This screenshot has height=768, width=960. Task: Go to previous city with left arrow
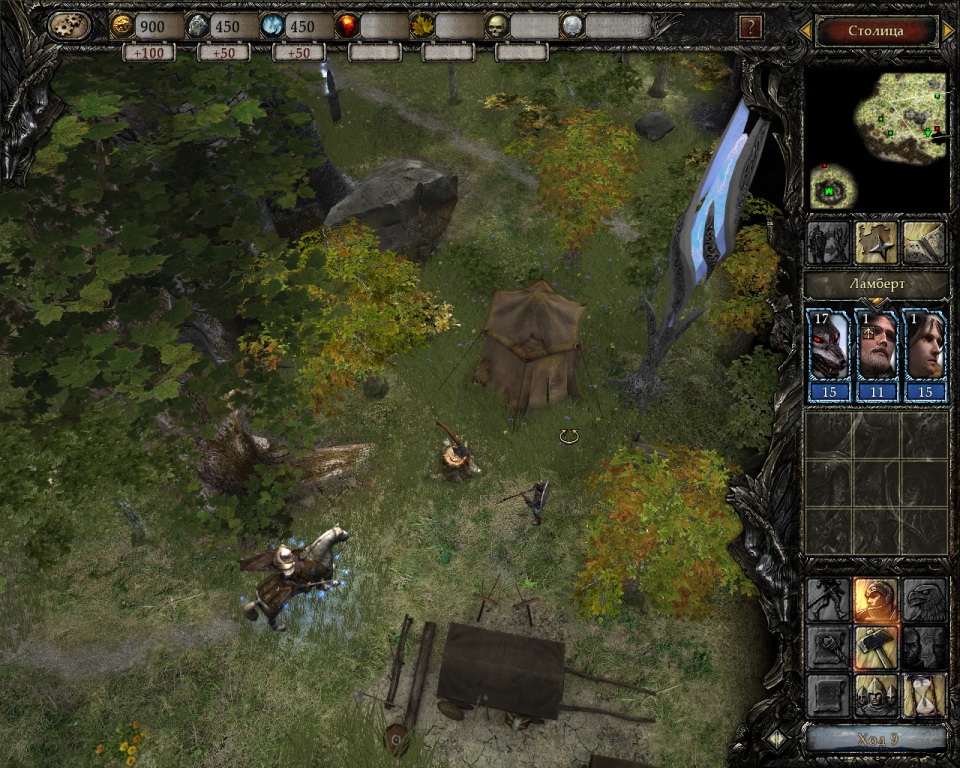(805, 31)
